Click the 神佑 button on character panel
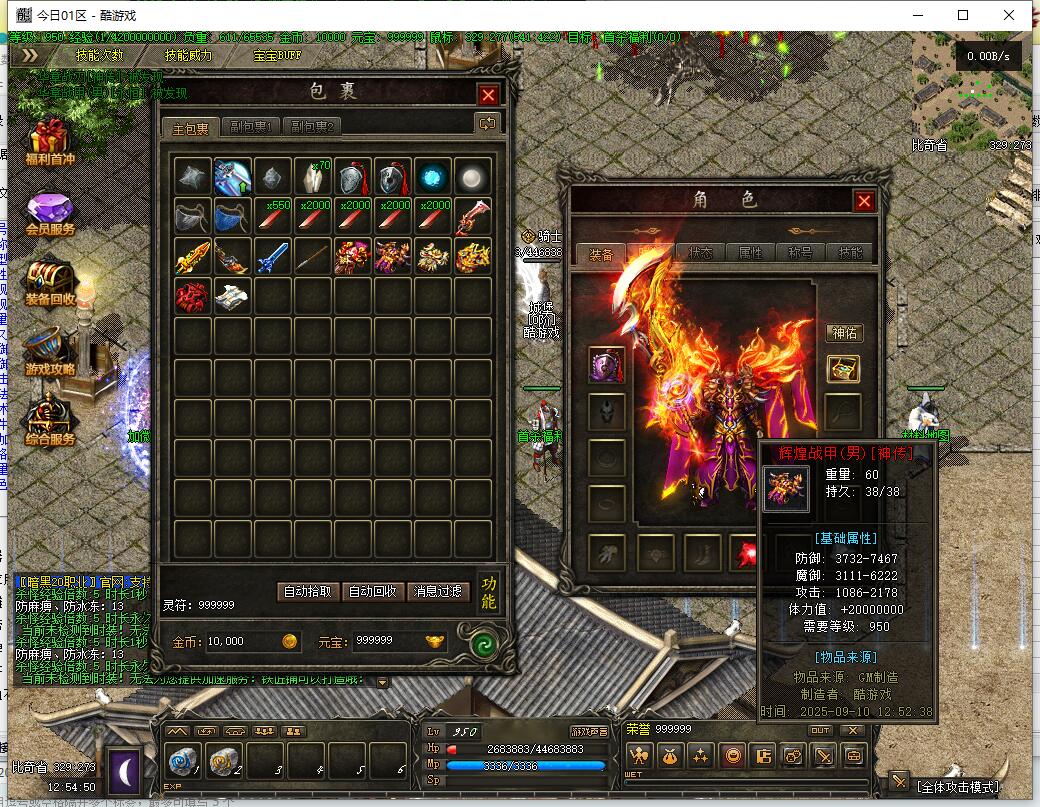 tap(844, 333)
